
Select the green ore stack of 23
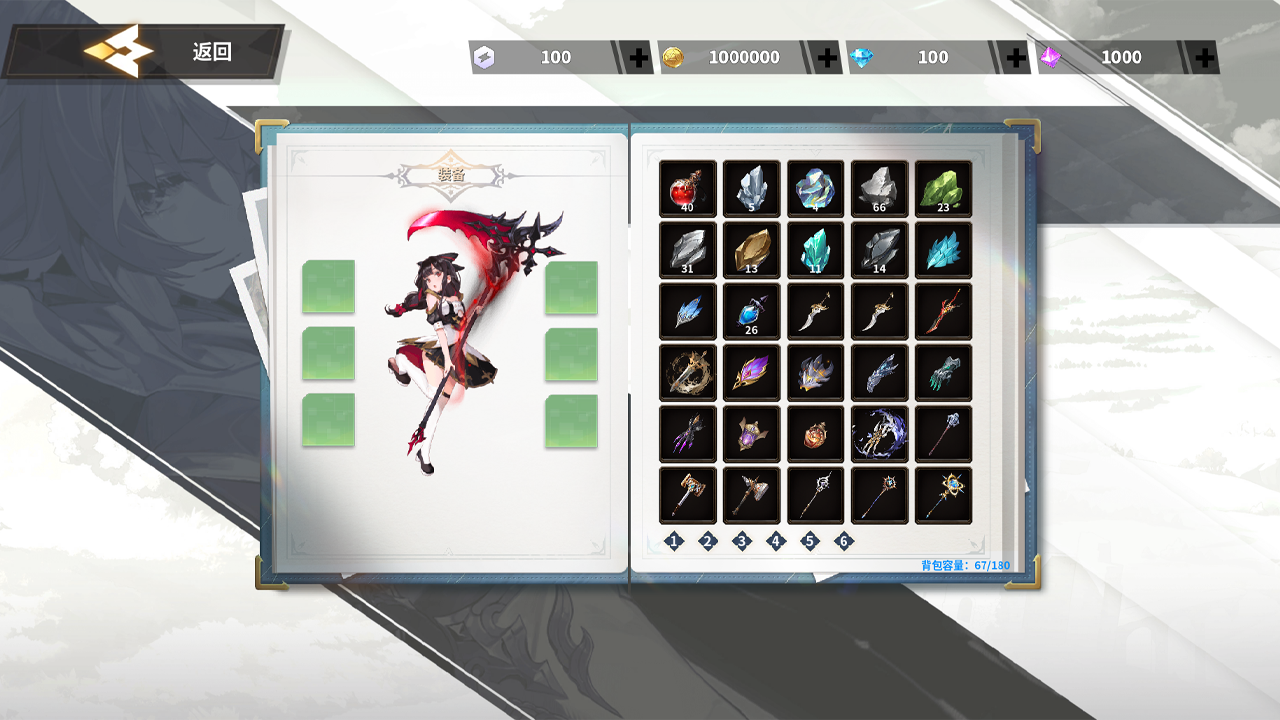(x=943, y=188)
